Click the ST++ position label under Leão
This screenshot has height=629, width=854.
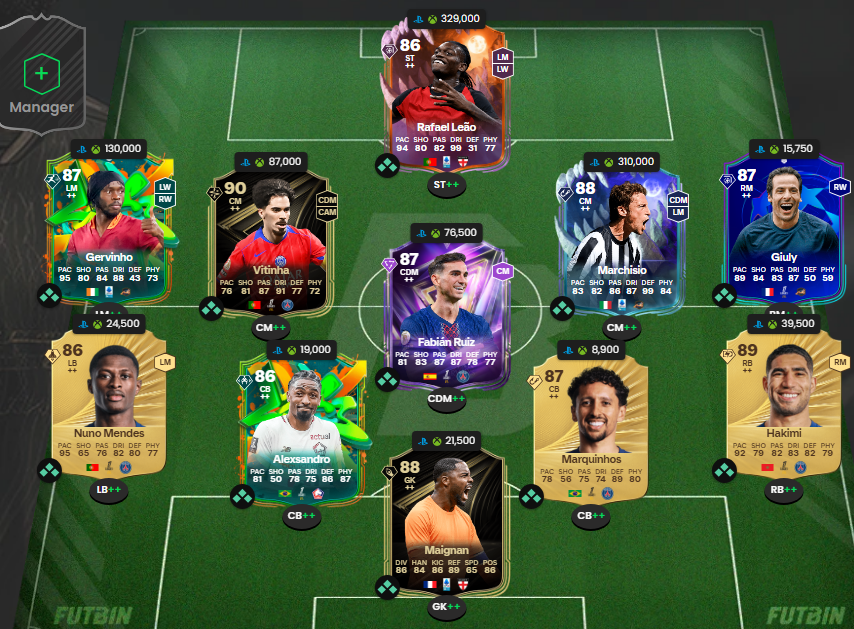point(446,185)
